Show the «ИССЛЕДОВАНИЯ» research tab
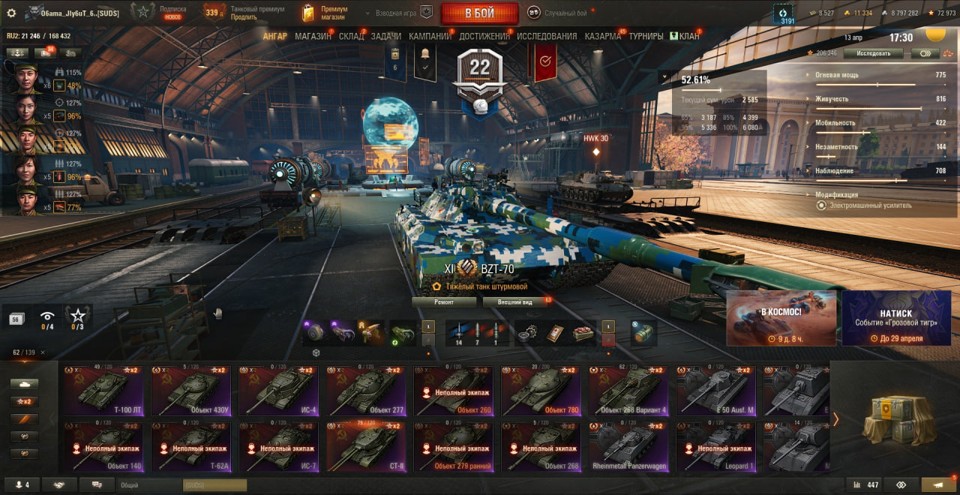The image size is (960, 495). (546, 36)
